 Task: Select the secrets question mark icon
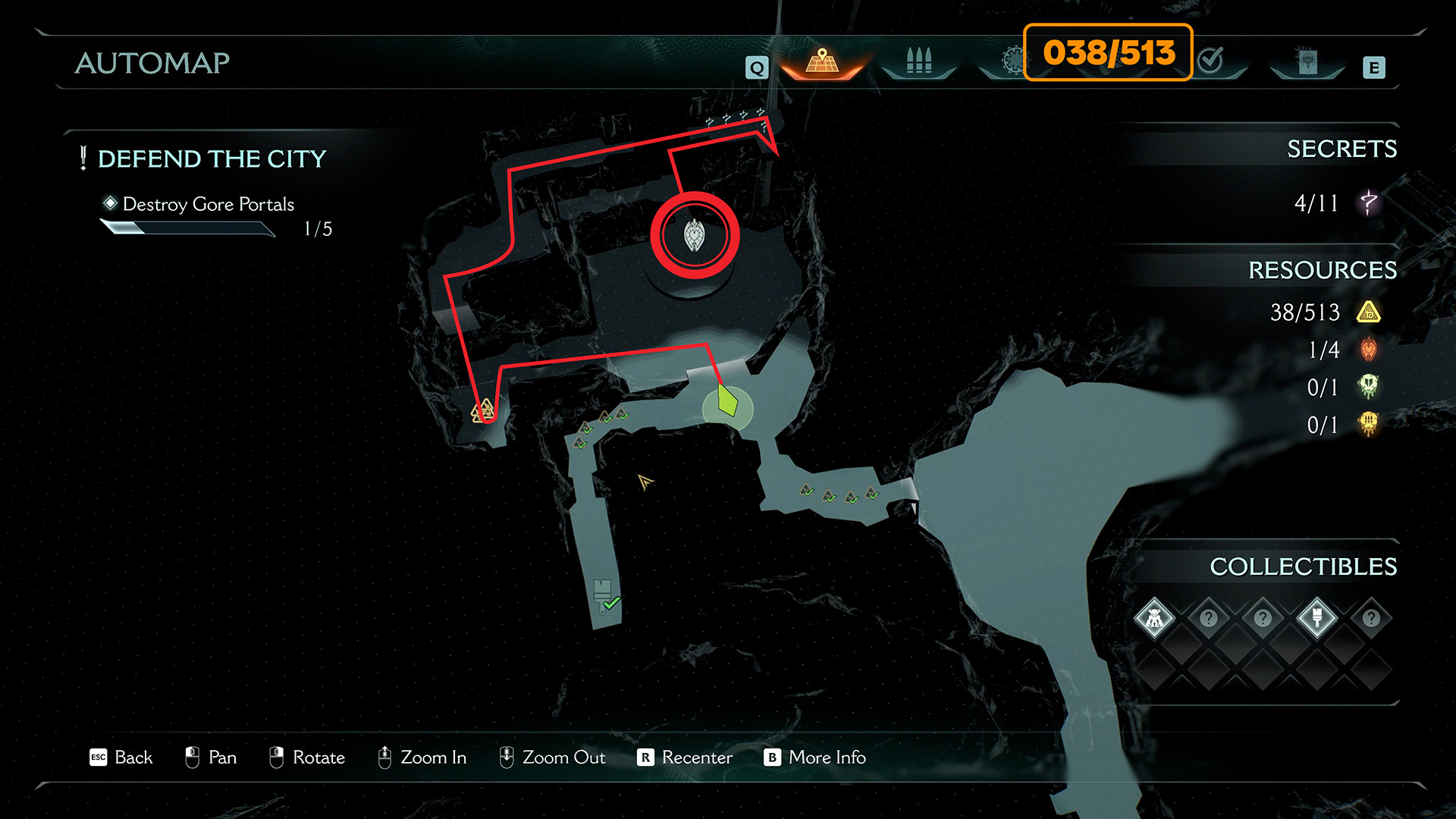[x=1368, y=202]
